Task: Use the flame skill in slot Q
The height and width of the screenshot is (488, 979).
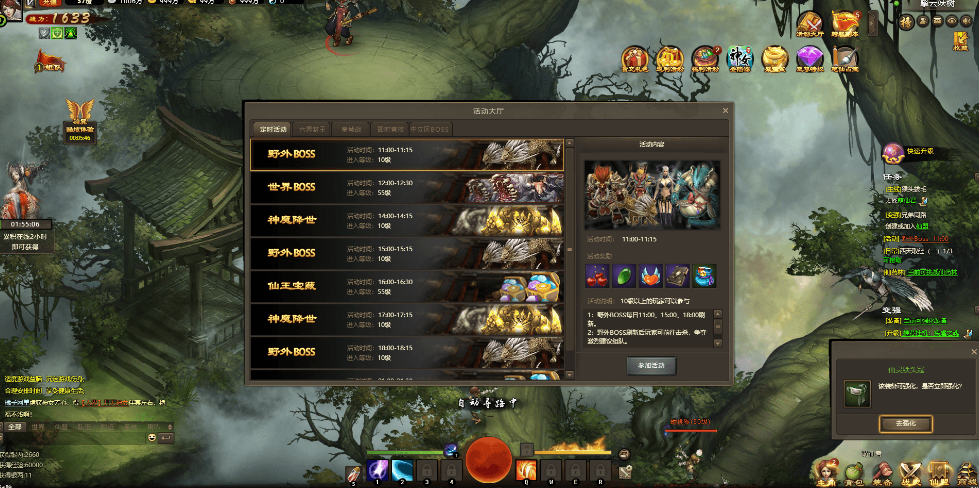Action: (x=526, y=468)
